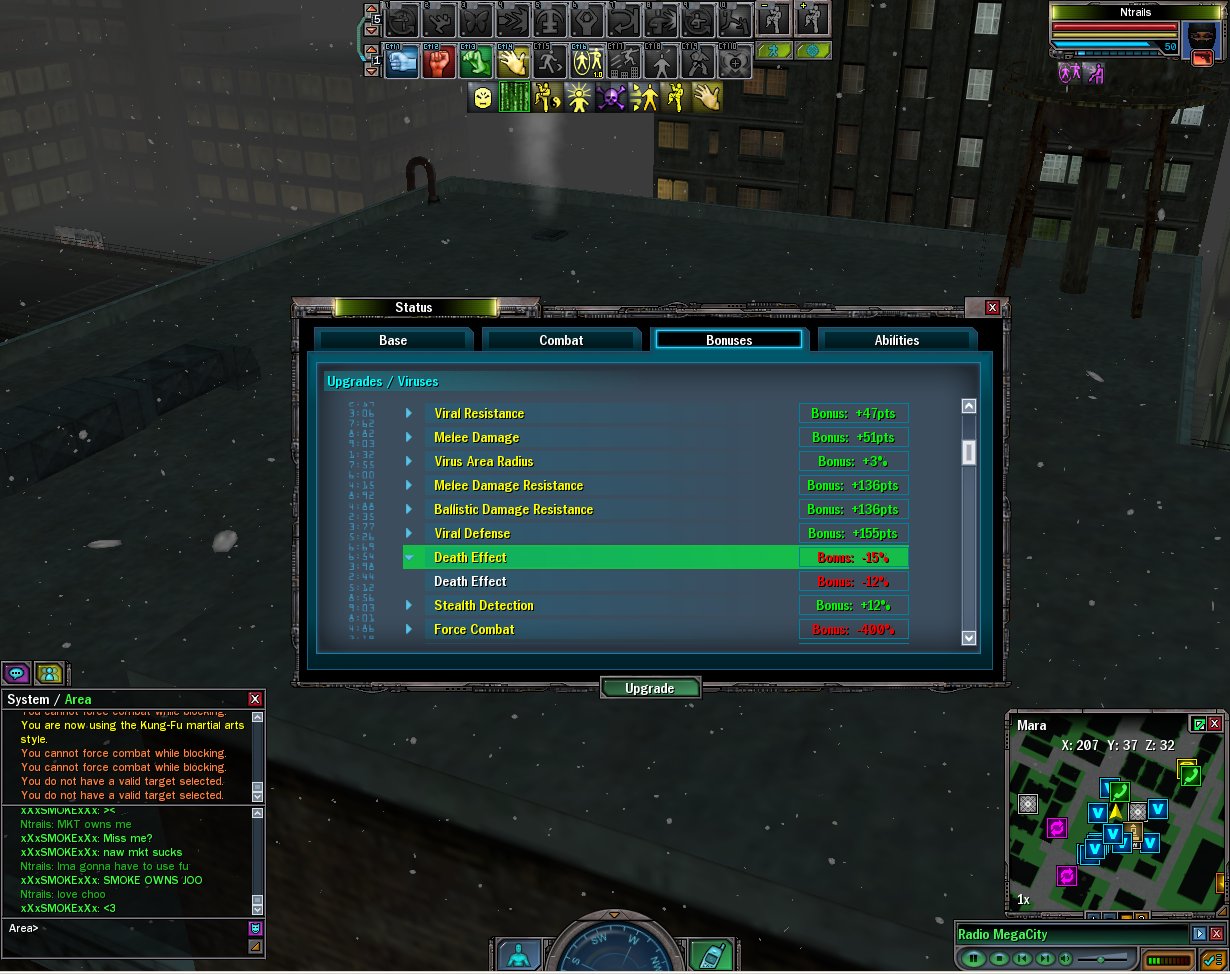Click the Upgrade button
This screenshot has width=1230, height=974.
(650, 688)
